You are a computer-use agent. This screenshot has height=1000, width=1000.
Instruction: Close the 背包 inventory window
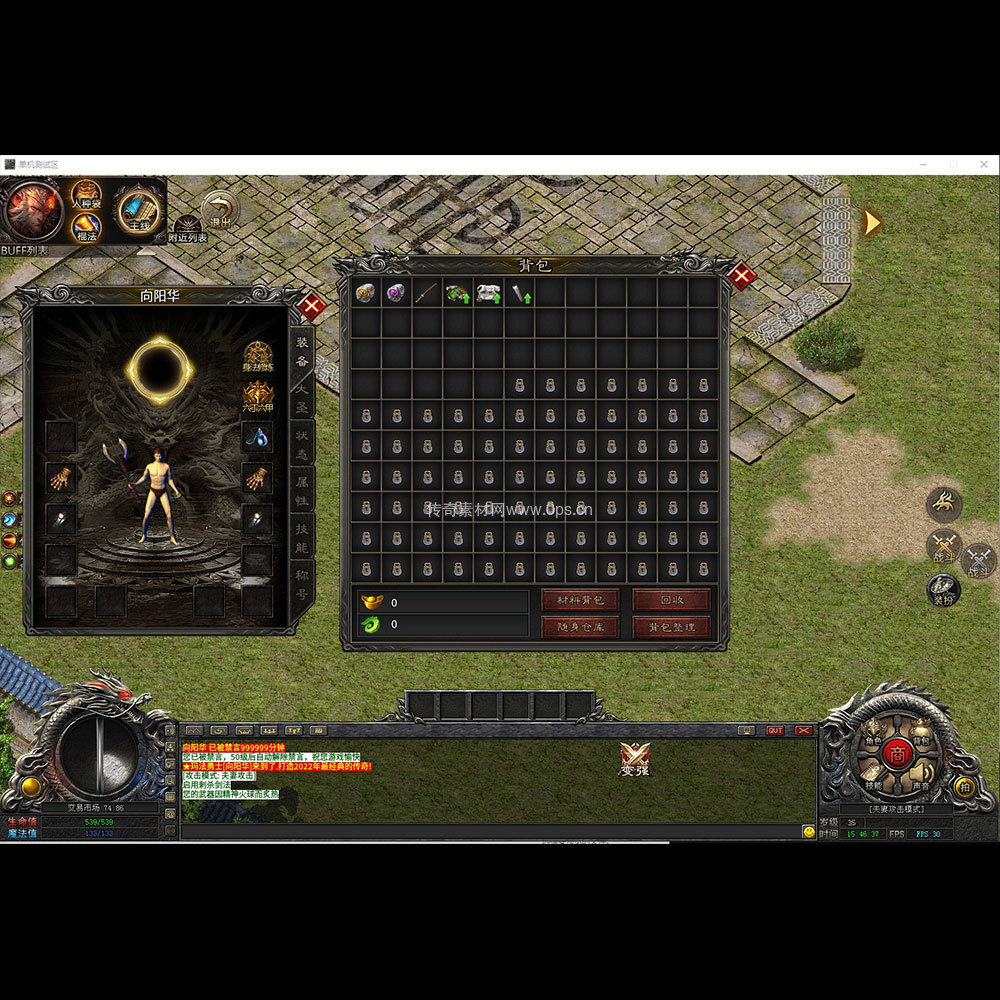(x=741, y=277)
